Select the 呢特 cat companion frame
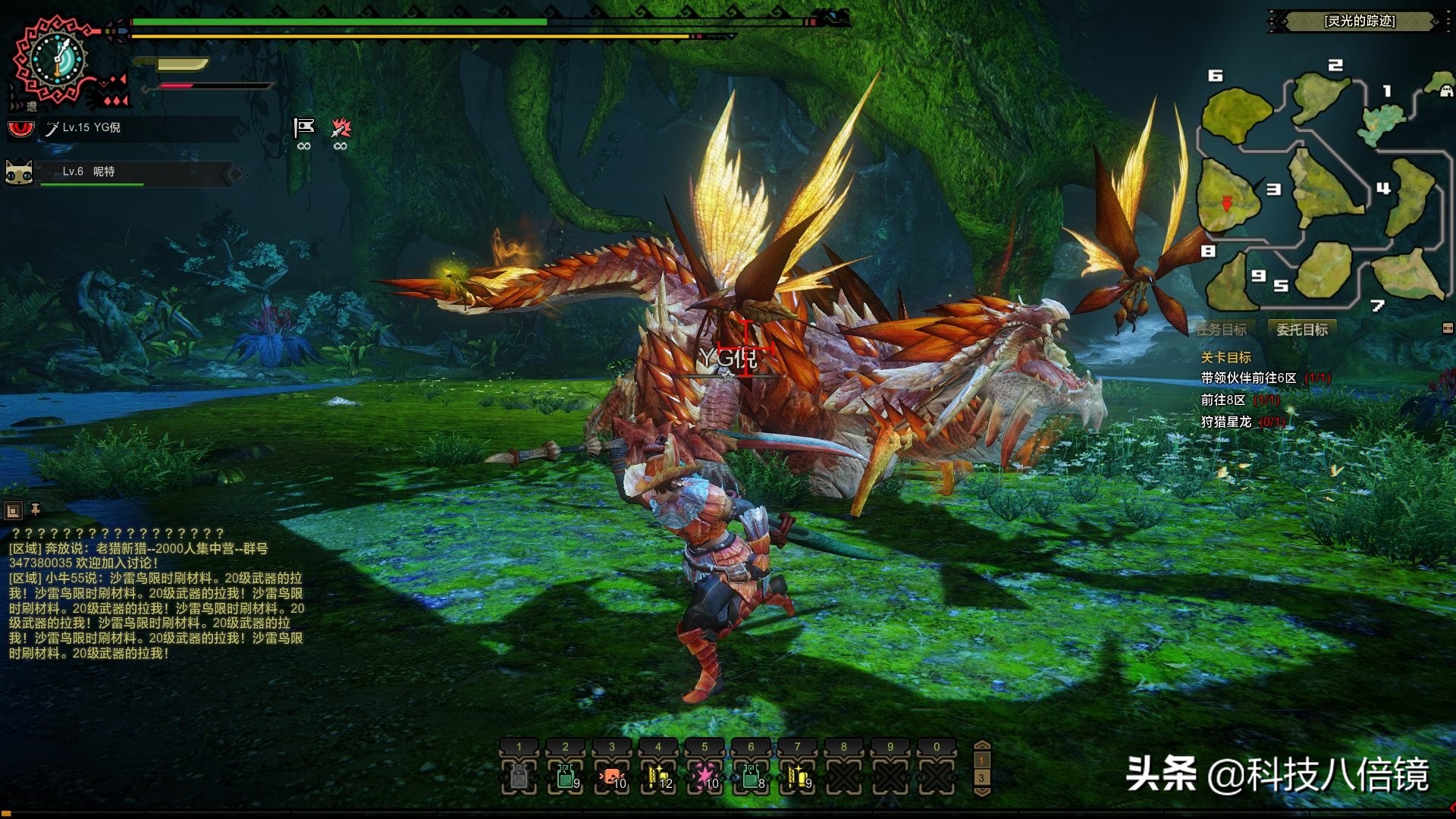The height and width of the screenshot is (819, 1456). 121,173
